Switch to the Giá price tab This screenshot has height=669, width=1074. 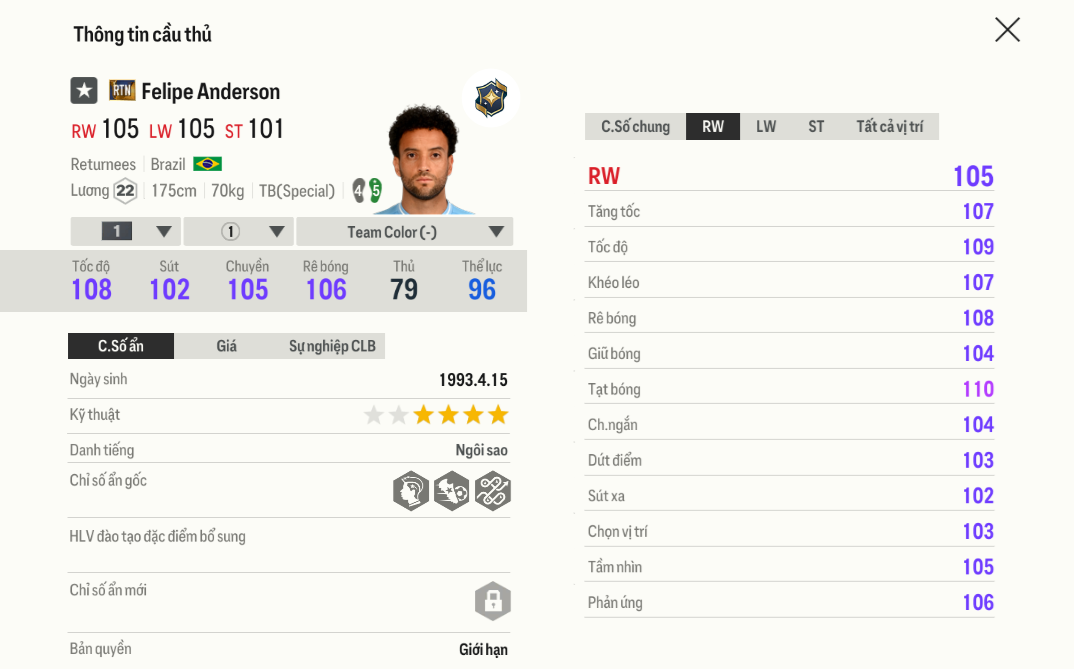coord(227,346)
